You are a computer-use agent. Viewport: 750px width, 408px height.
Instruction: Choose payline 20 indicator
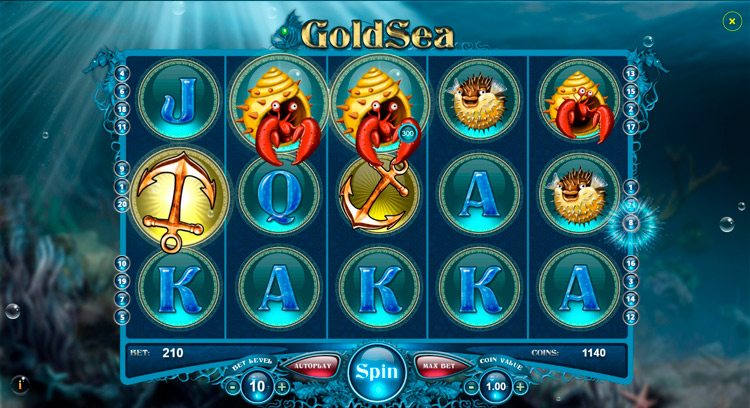tap(122, 204)
